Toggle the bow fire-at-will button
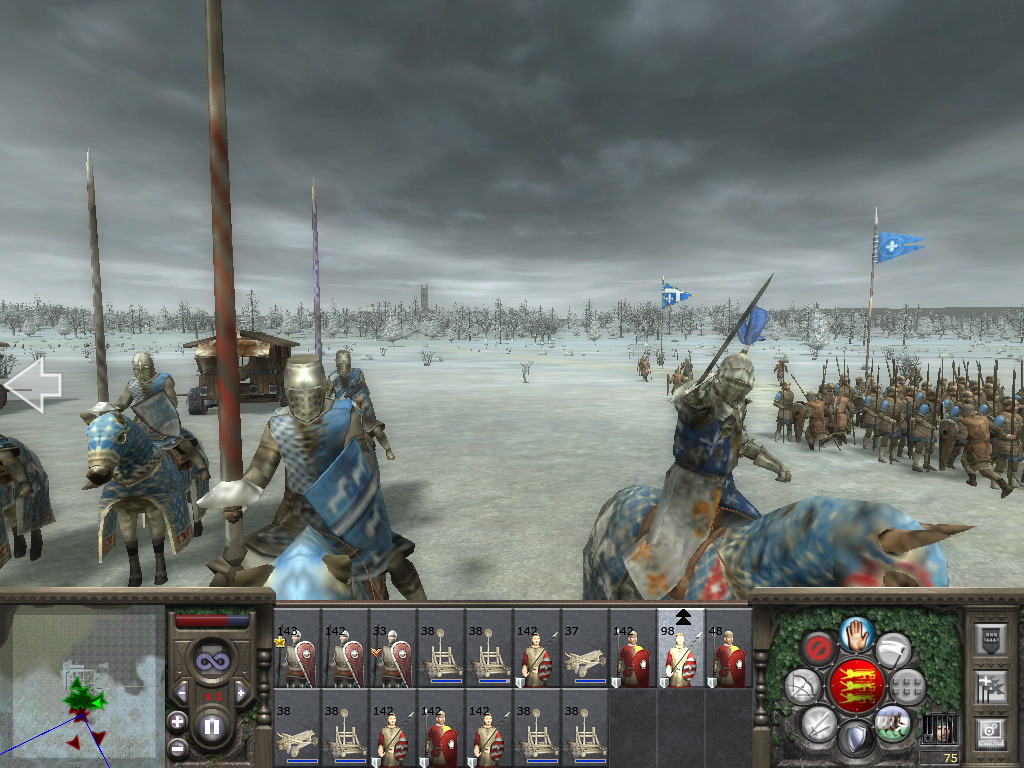This screenshot has width=1024, height=768. [802, 686]
